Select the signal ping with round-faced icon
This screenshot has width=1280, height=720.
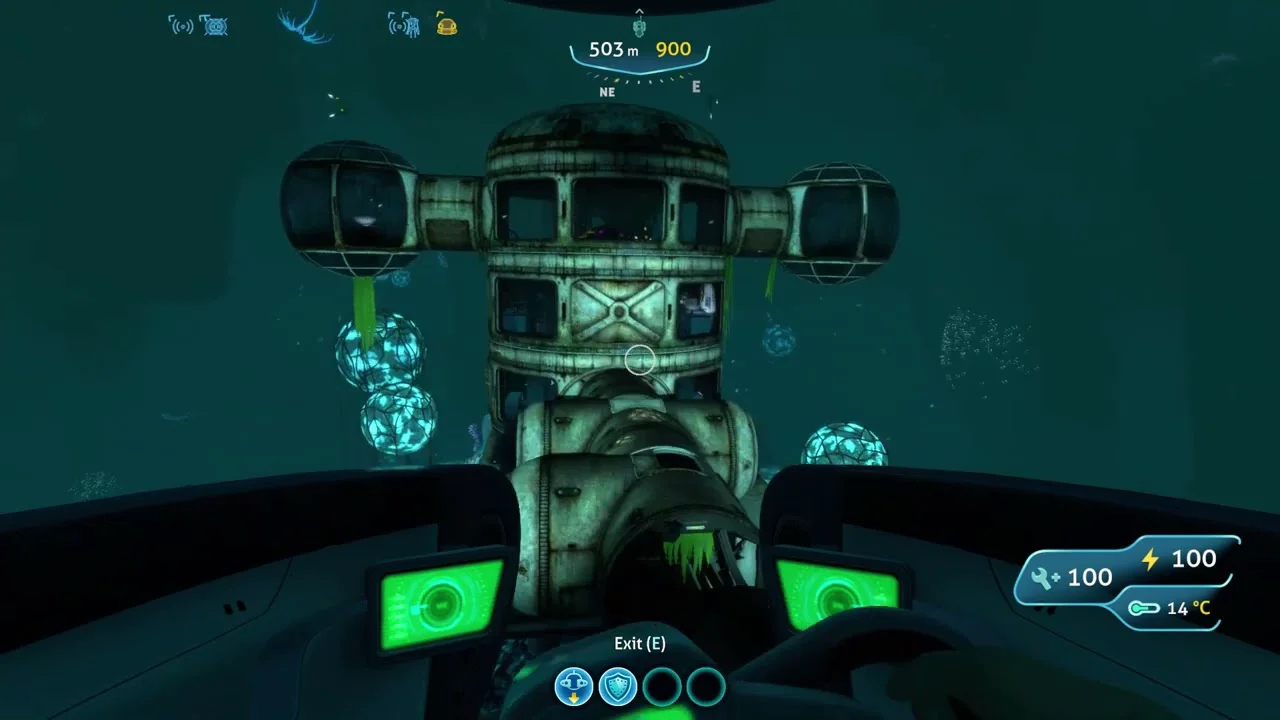tap(214, 26)
